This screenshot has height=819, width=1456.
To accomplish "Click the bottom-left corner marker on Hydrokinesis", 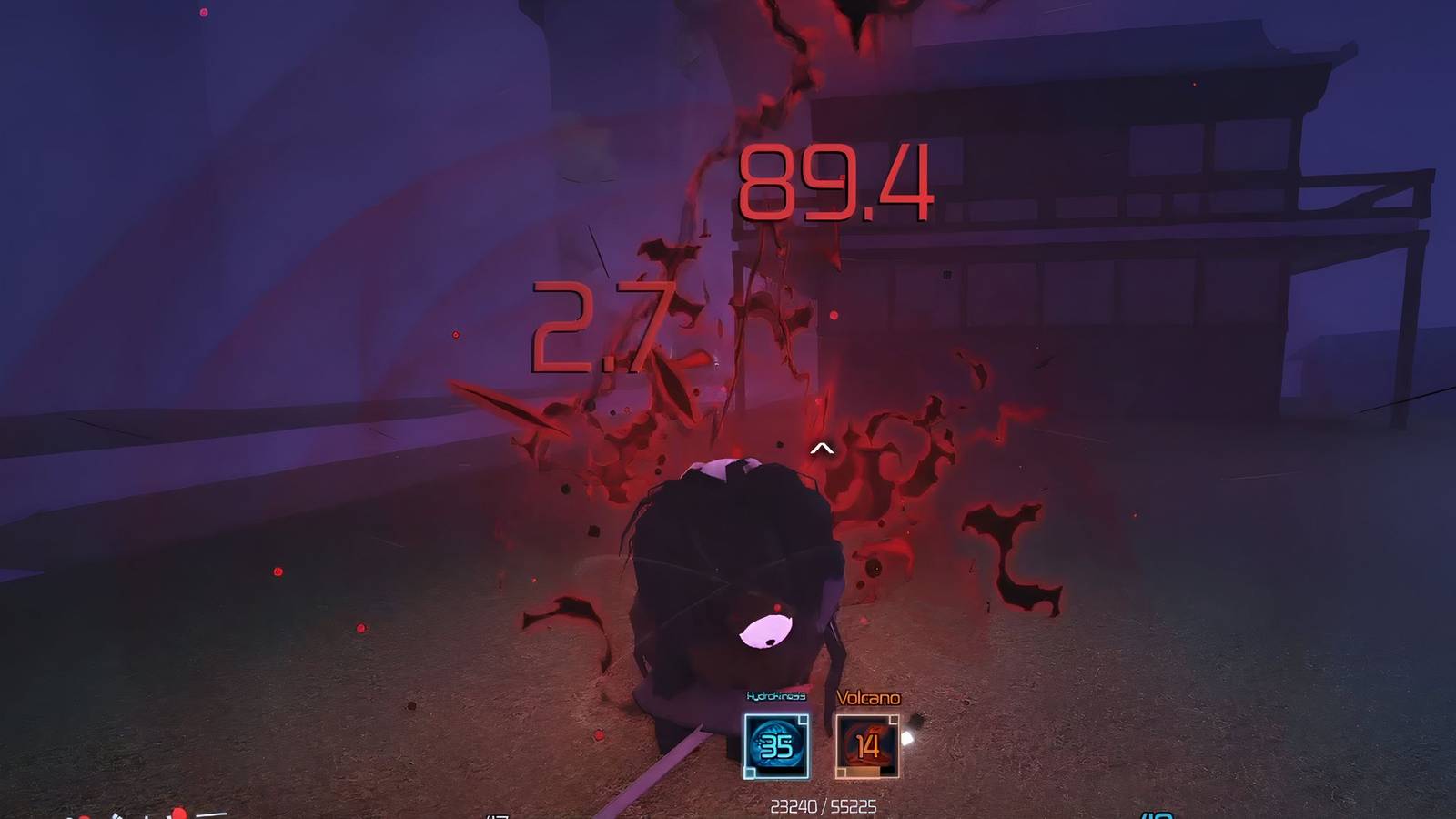I will click(749, 772).
